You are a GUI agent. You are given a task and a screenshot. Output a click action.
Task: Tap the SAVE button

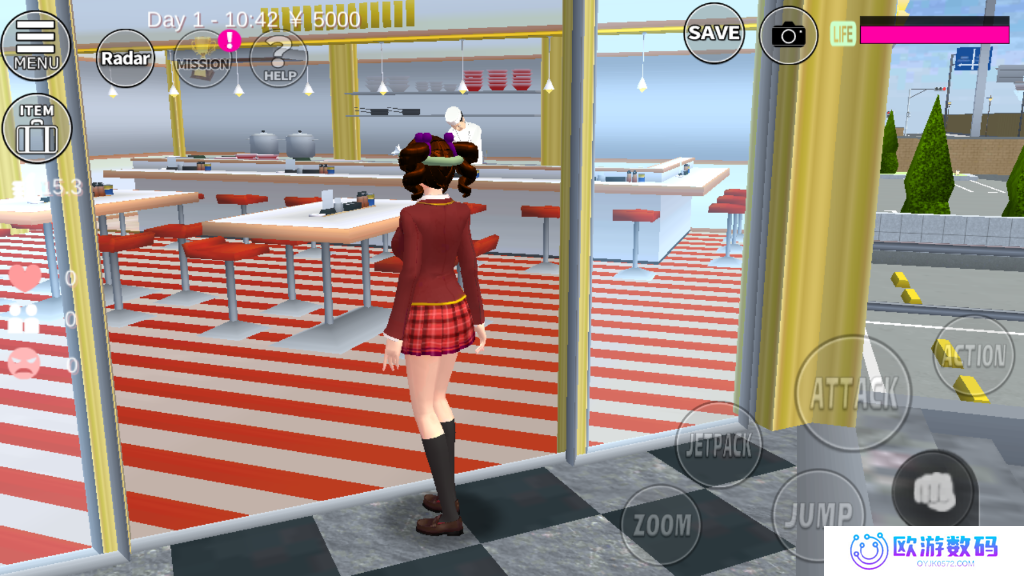(x=714, y=33)
